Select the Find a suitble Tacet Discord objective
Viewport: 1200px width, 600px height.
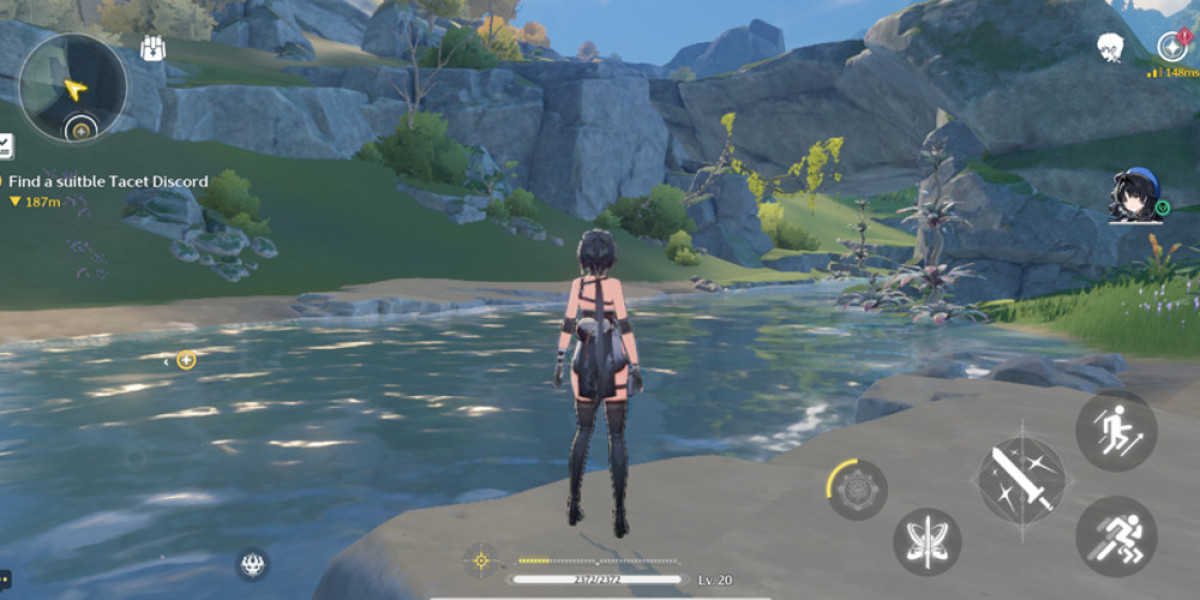click(x=108, y=181)
